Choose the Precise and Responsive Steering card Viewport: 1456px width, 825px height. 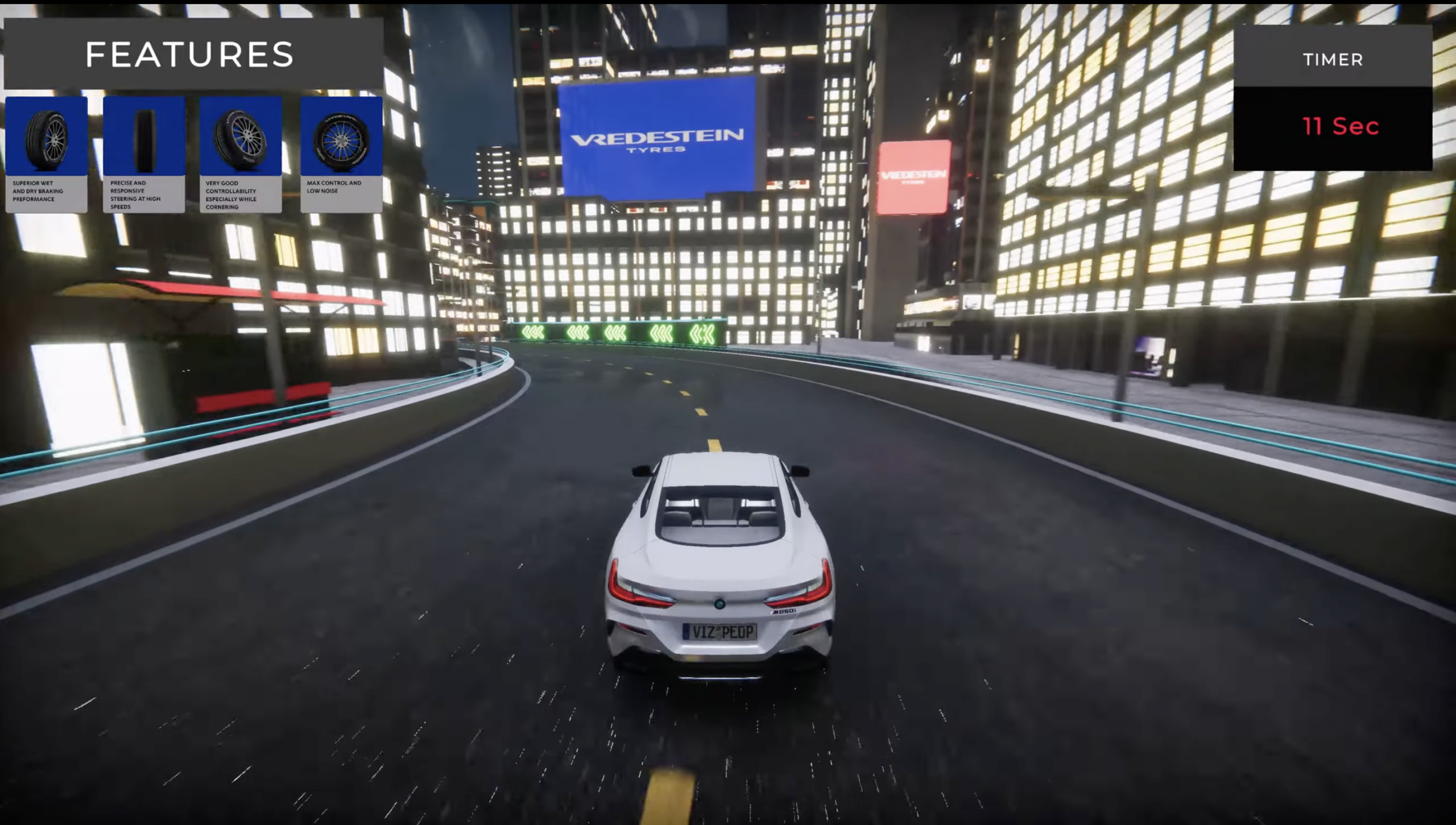click(x=144, y=154)
